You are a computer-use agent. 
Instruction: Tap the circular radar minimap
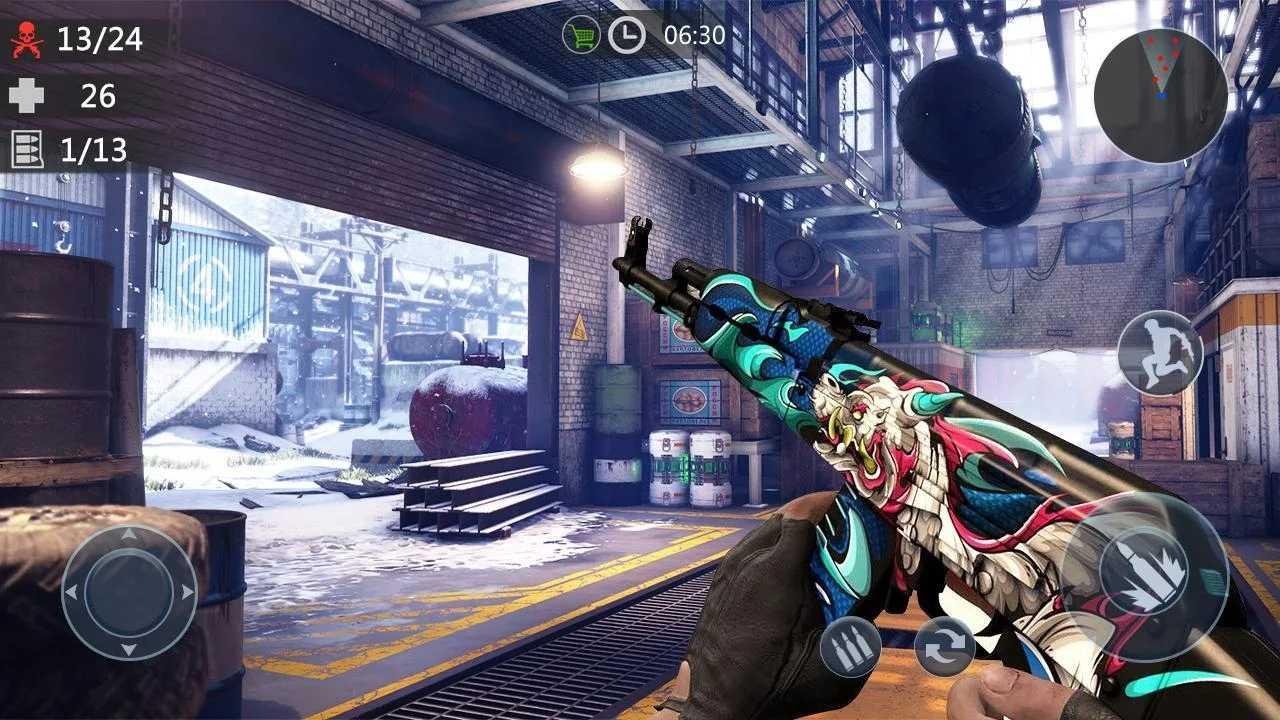tap(1160, 95)
